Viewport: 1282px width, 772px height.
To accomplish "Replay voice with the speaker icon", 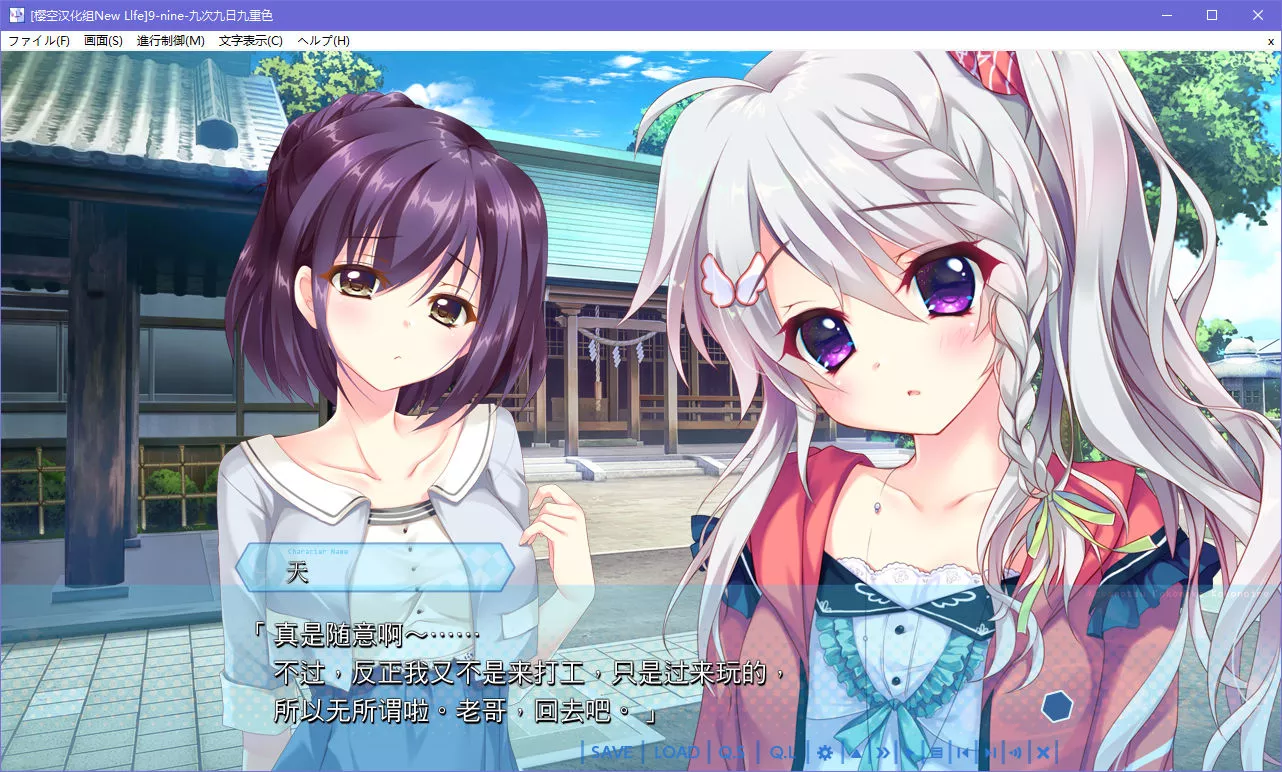I will click(x=1015, y=752).
